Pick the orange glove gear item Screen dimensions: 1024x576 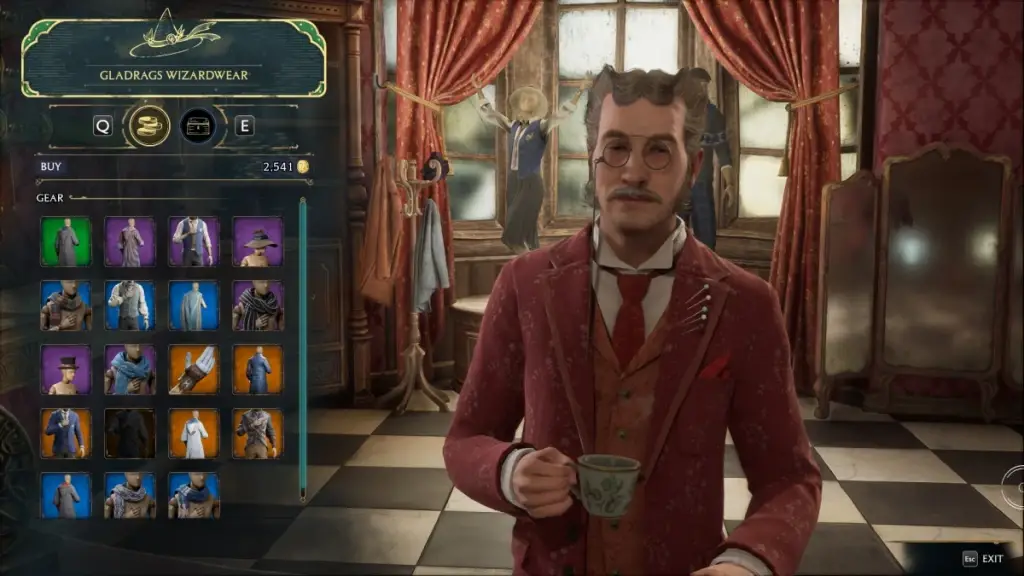click(x=194, y=370)
